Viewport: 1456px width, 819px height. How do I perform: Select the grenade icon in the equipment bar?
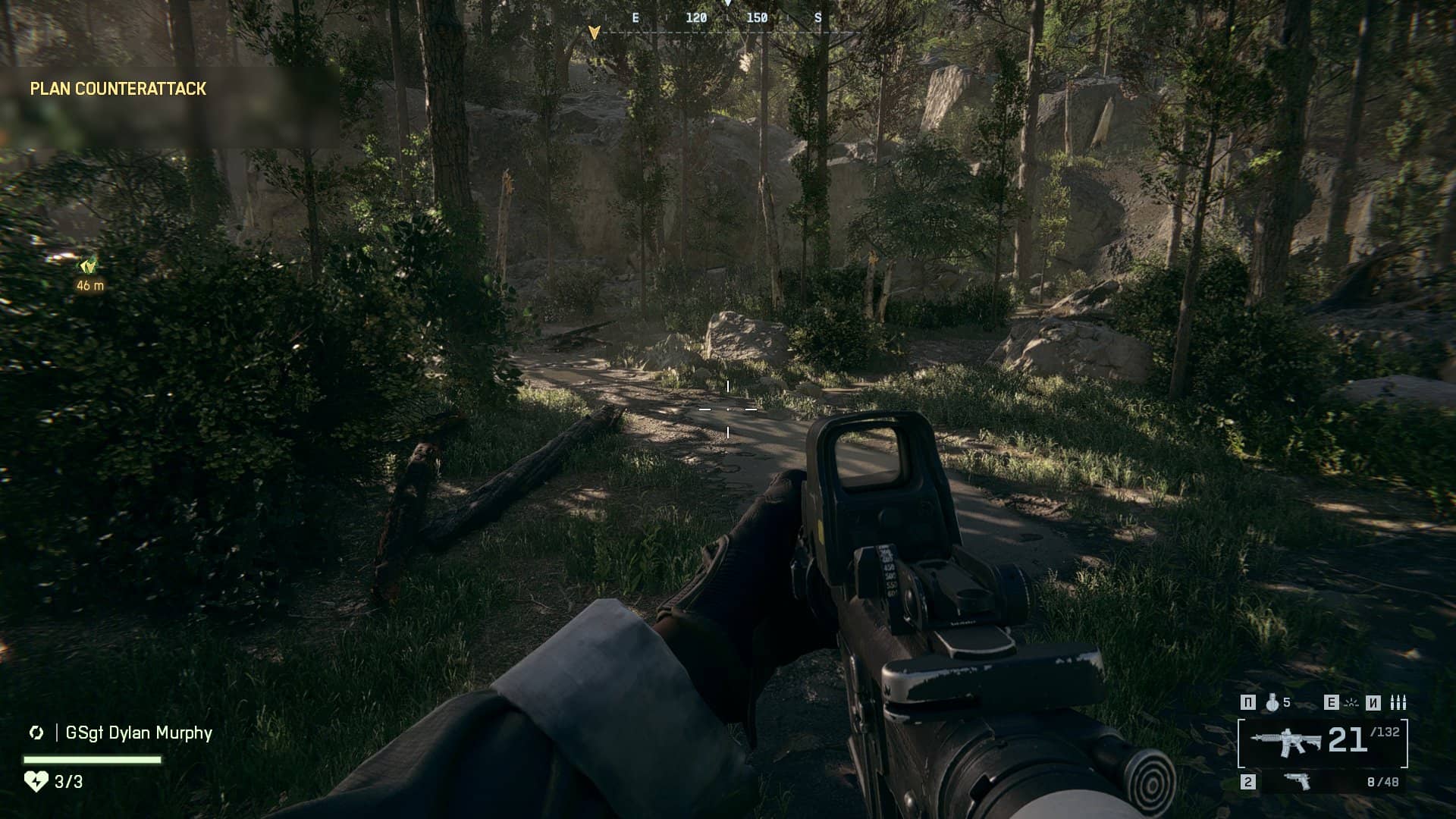coord(1272,703)
